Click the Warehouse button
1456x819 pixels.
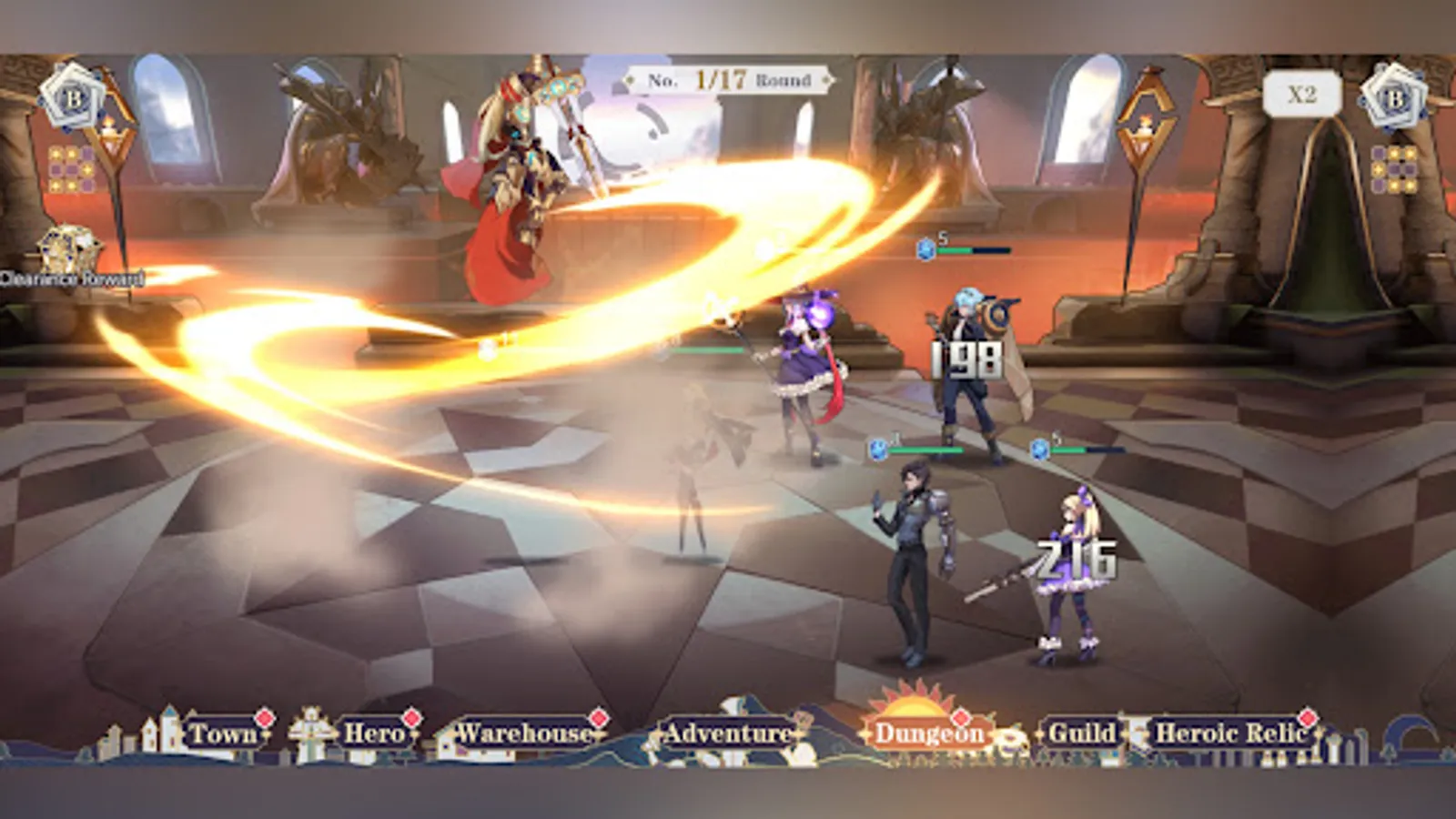[521, 731]
